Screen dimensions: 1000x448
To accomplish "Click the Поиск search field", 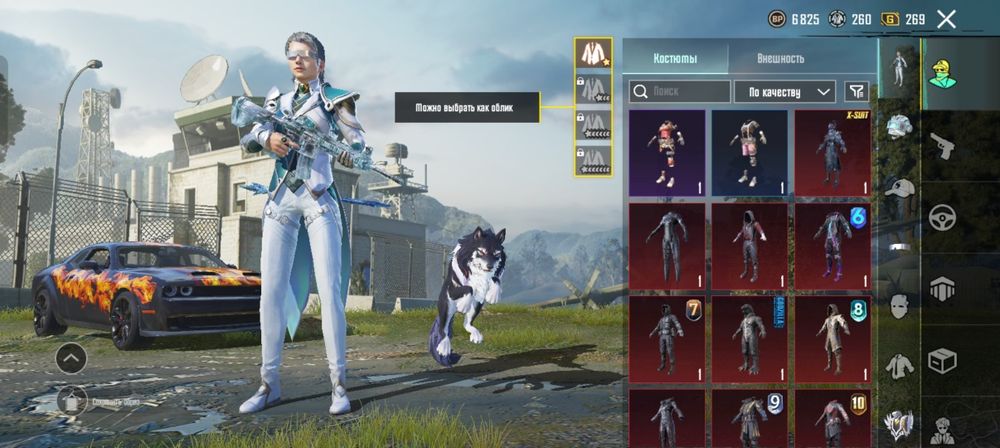I will pyautogui.click(x=679, y=92).
